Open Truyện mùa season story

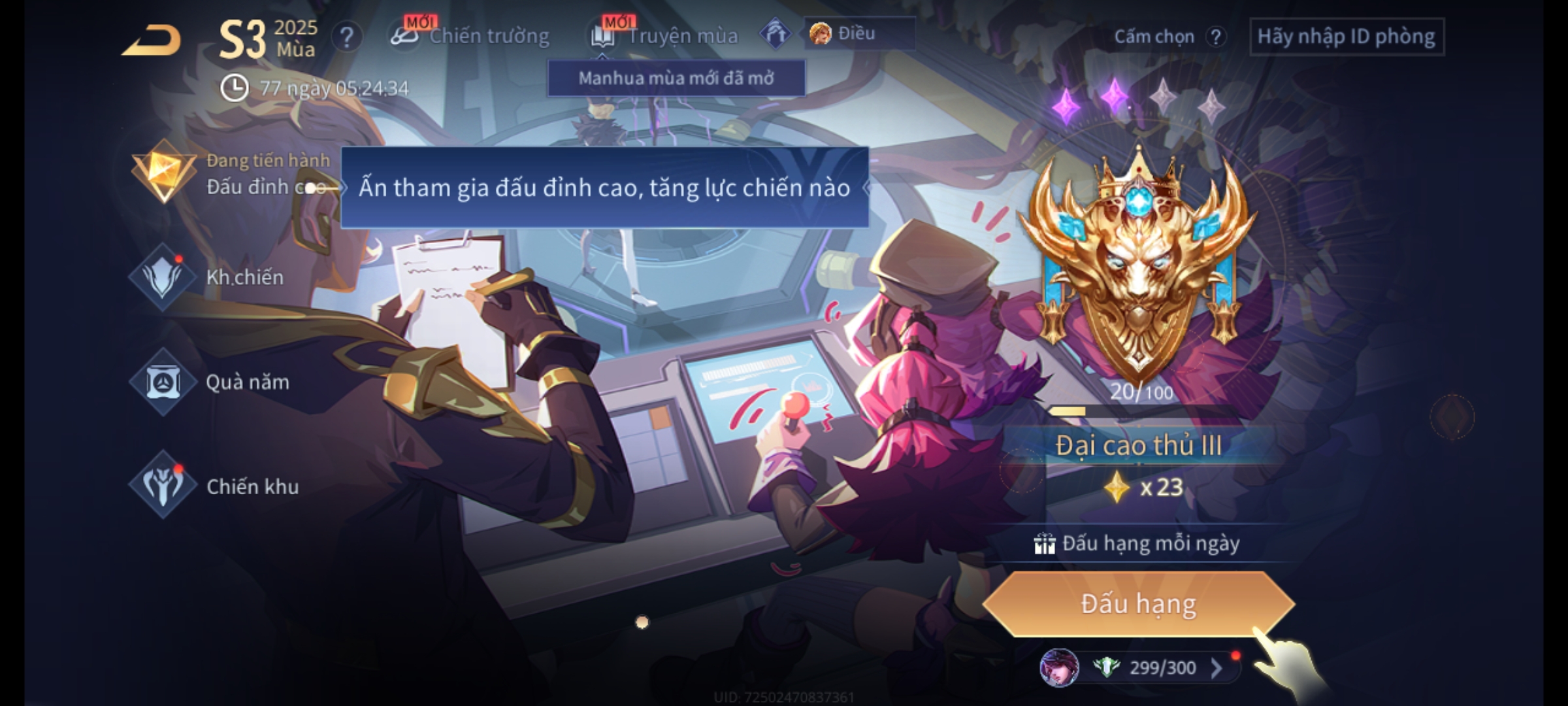click(x=665, y=36)
